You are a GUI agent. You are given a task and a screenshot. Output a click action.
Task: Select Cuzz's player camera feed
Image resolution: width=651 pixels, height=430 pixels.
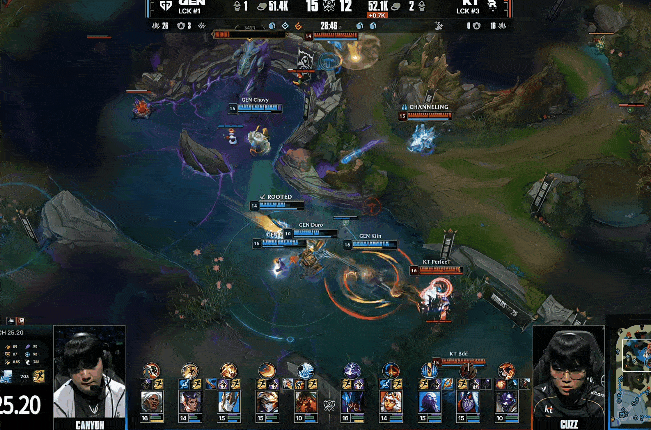[x=568, y=372]
